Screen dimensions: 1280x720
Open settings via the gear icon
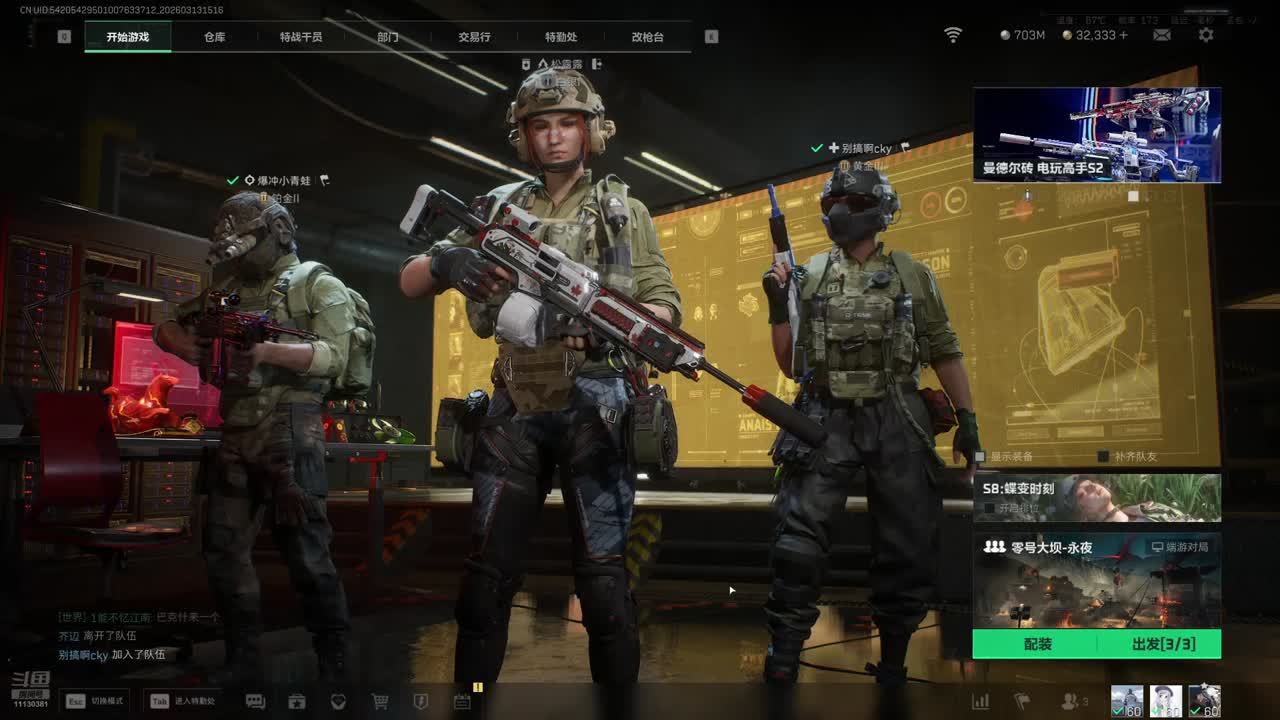[1206, 35]
